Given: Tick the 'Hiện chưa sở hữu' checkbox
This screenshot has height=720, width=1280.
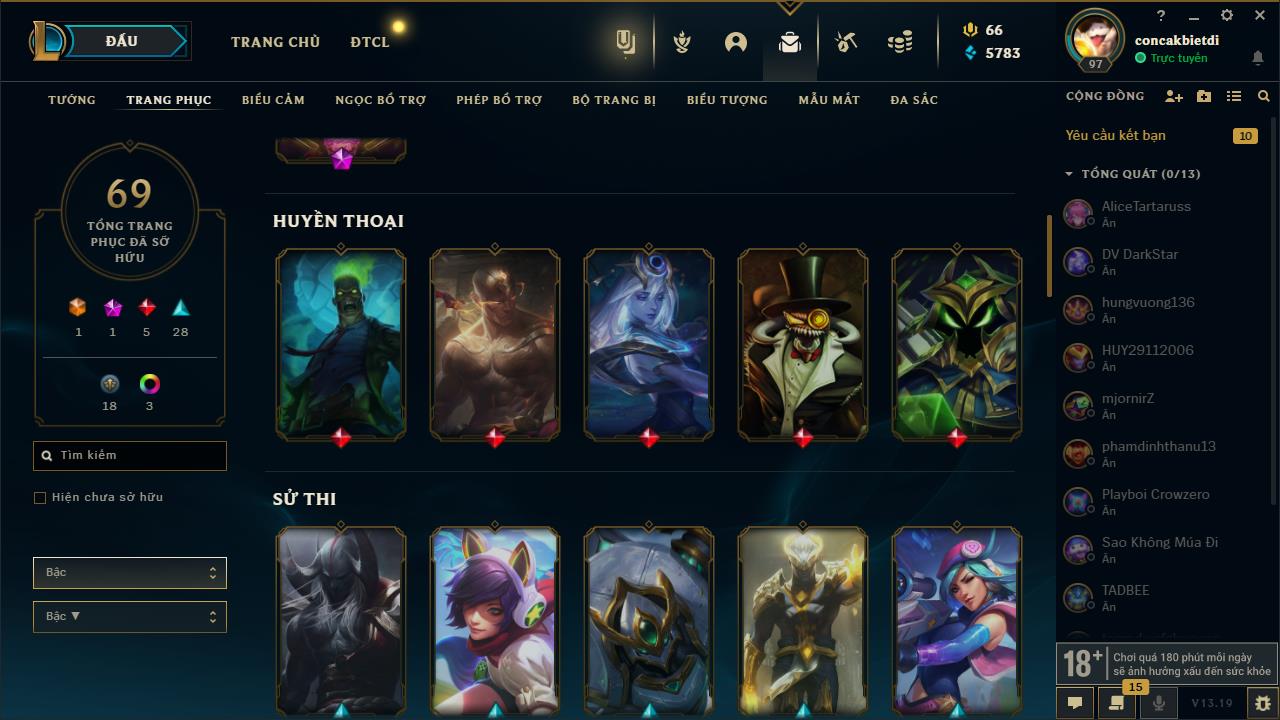Looking at the screenshot, I should 39,497.
